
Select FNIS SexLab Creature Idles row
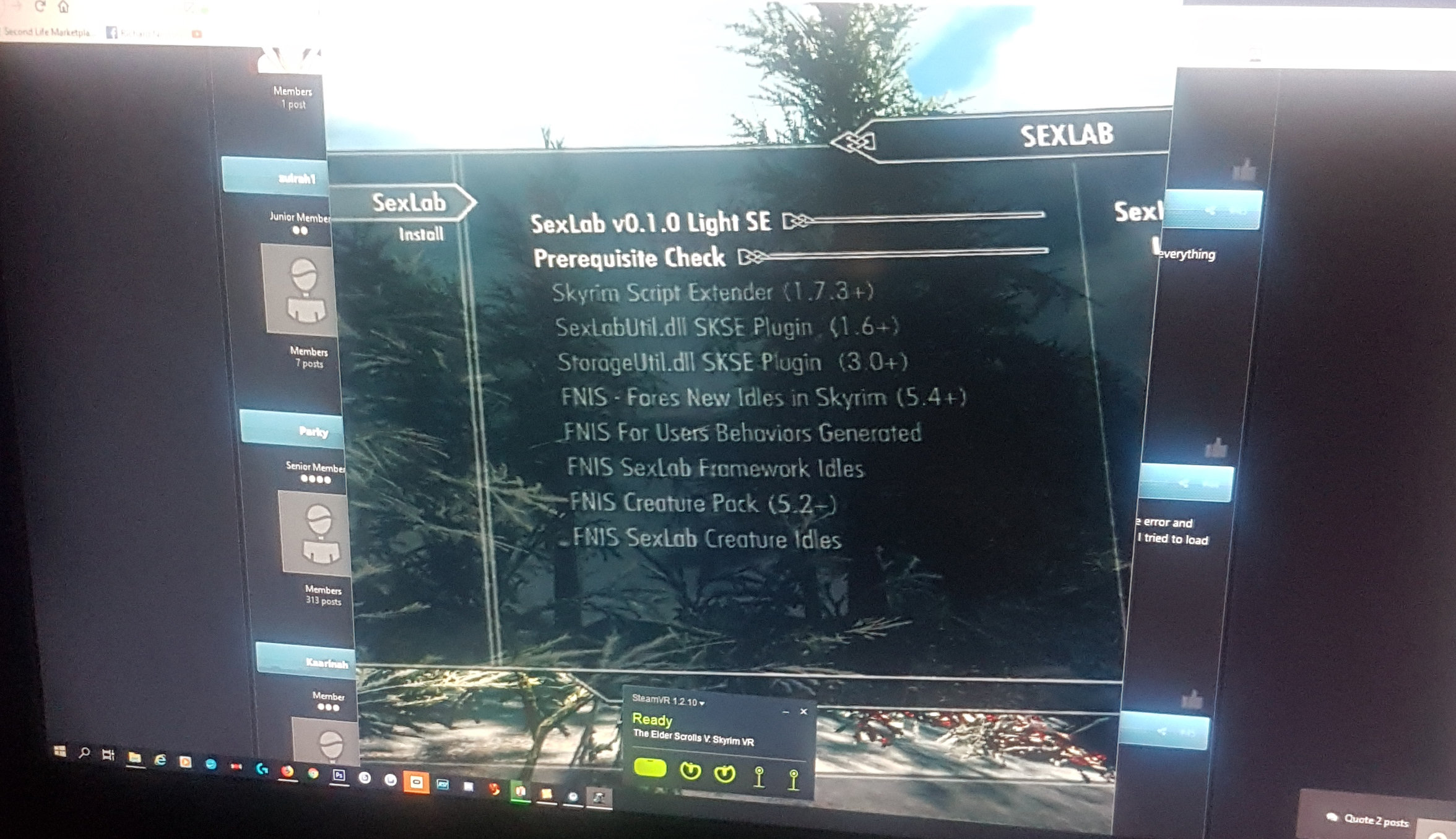pos(706,539)
